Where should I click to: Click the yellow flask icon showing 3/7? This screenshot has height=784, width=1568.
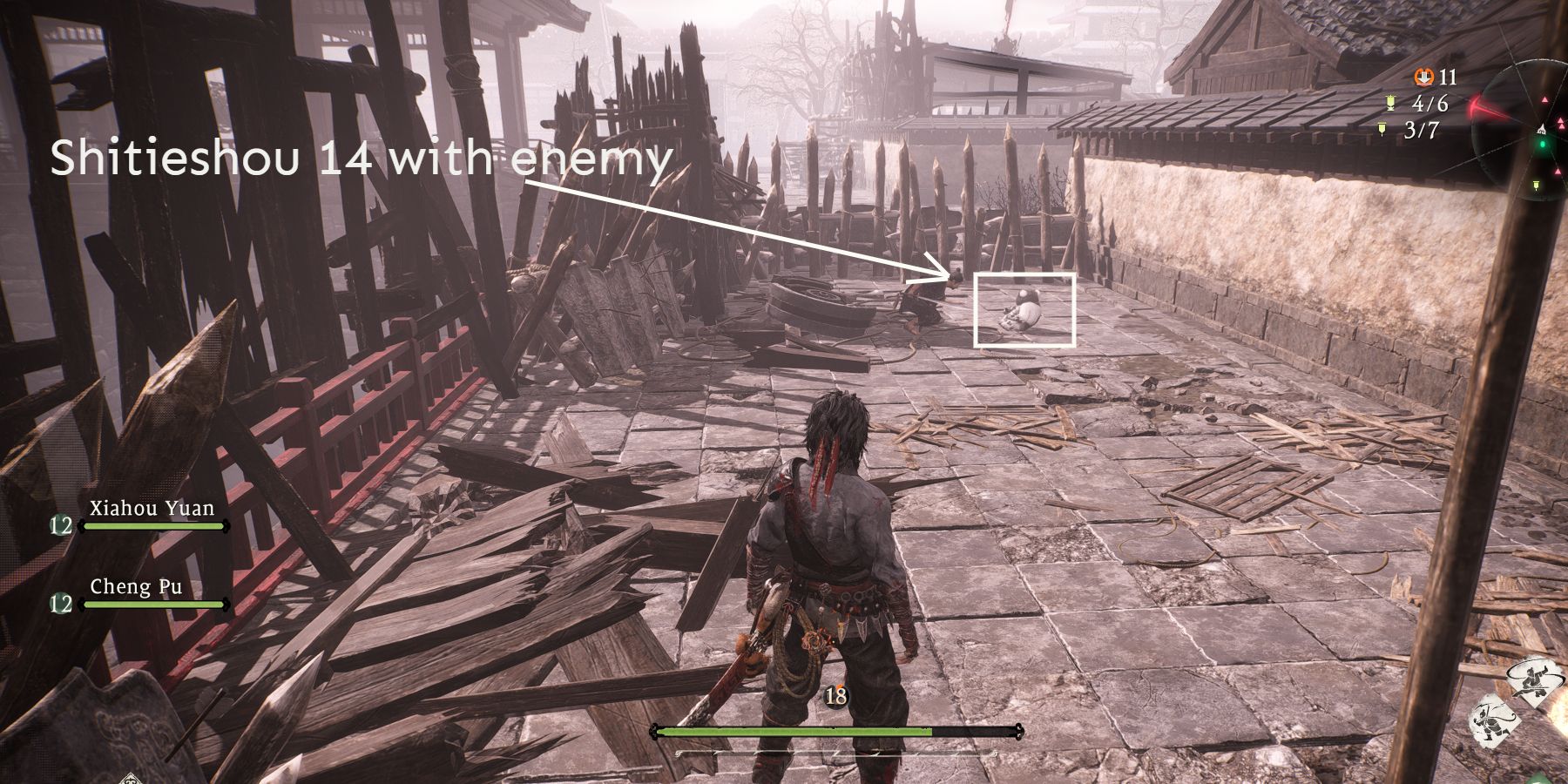click(1382, 129)
